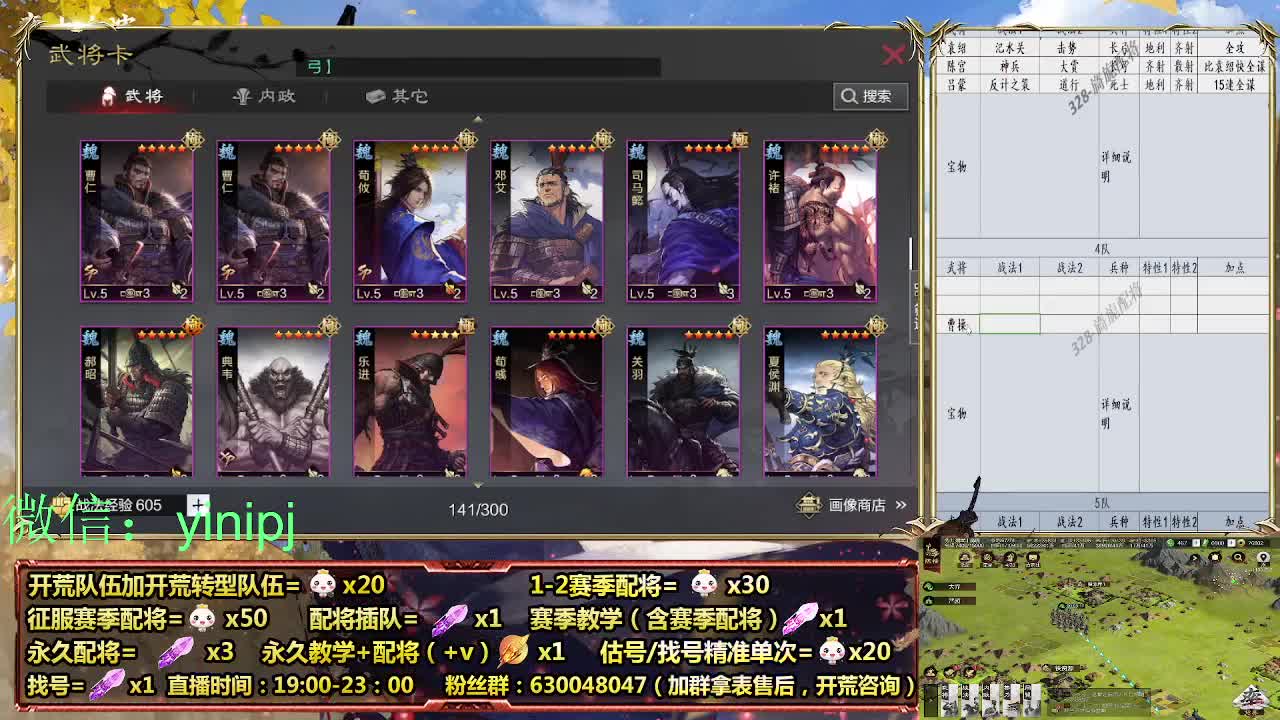Click the trophy icon beside 内政
The width and height of the screenshot is (1280, 720).
point(243,97)
